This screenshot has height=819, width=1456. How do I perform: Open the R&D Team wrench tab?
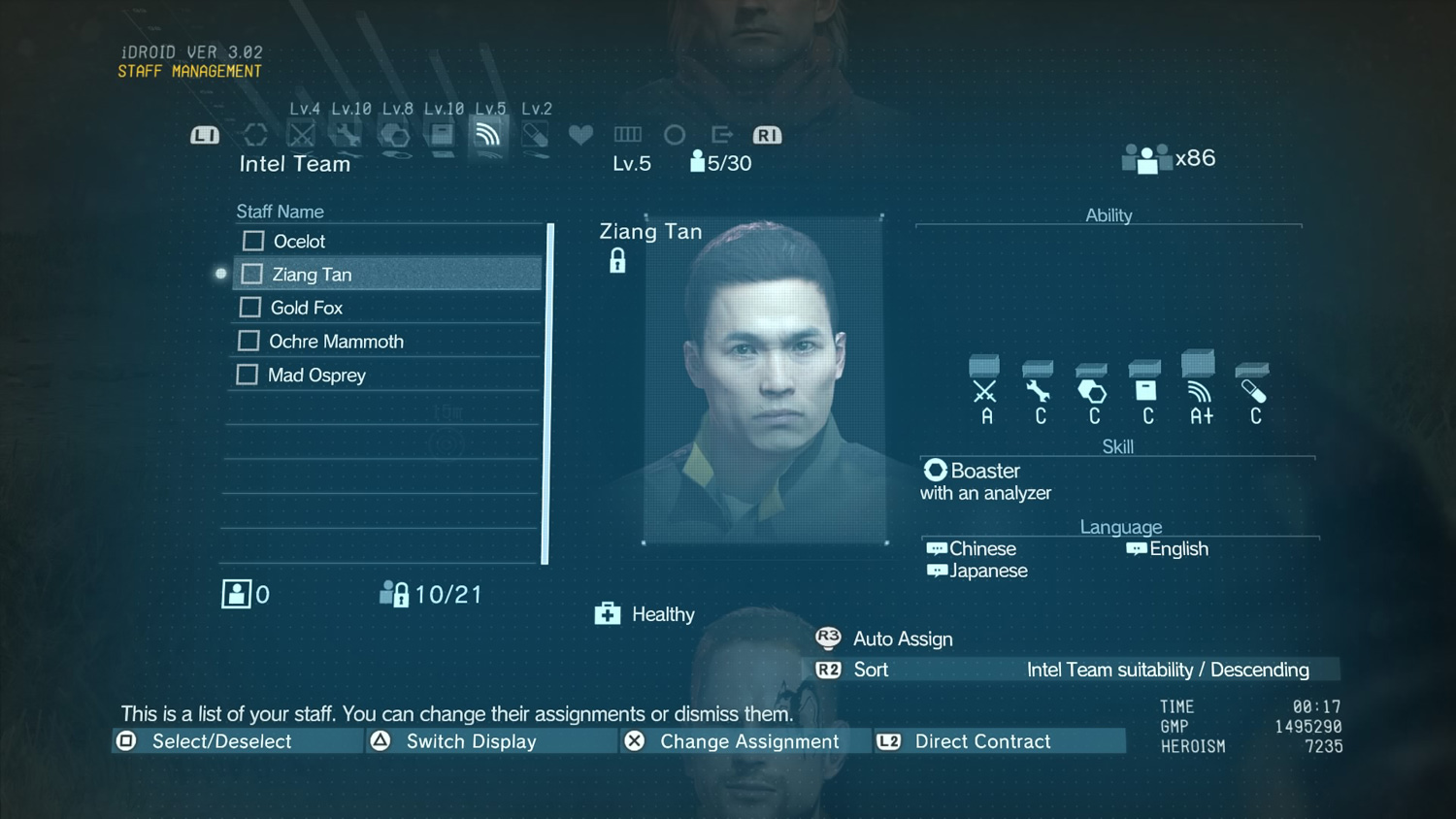click(x=347, y=135)
